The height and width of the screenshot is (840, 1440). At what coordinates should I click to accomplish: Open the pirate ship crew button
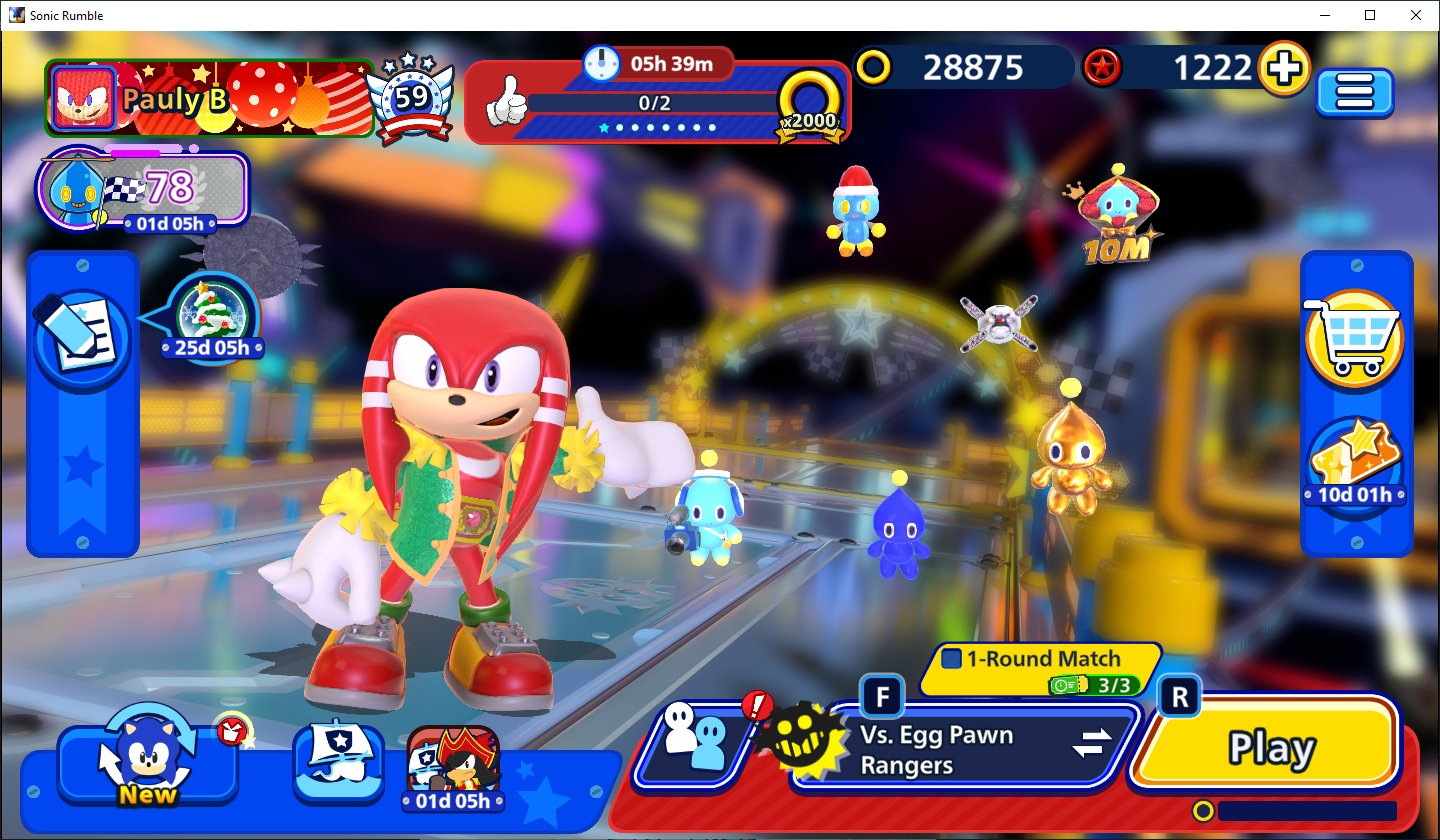click(x=338, y=762)
